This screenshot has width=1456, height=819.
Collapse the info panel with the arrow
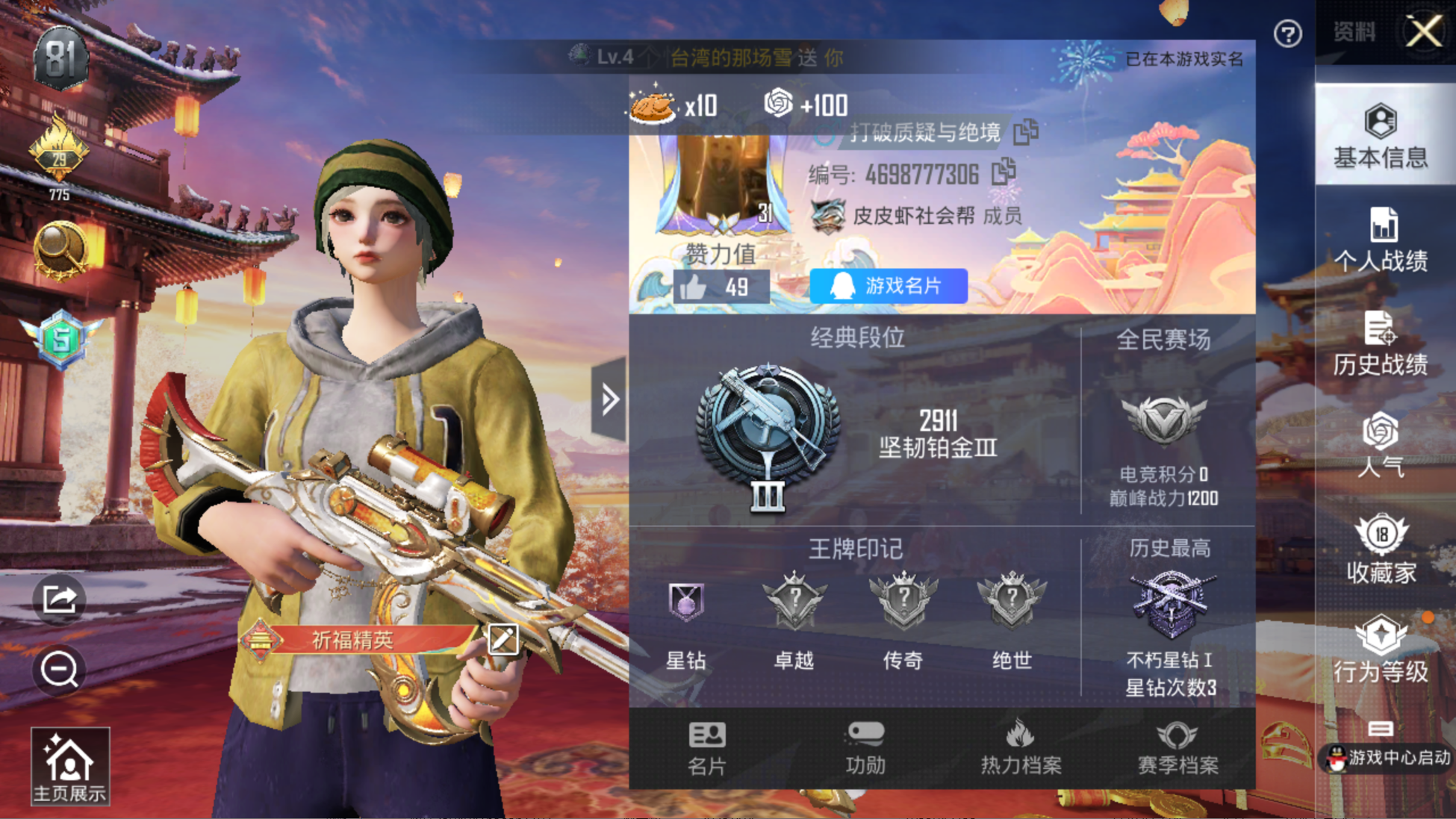[609, 399]
